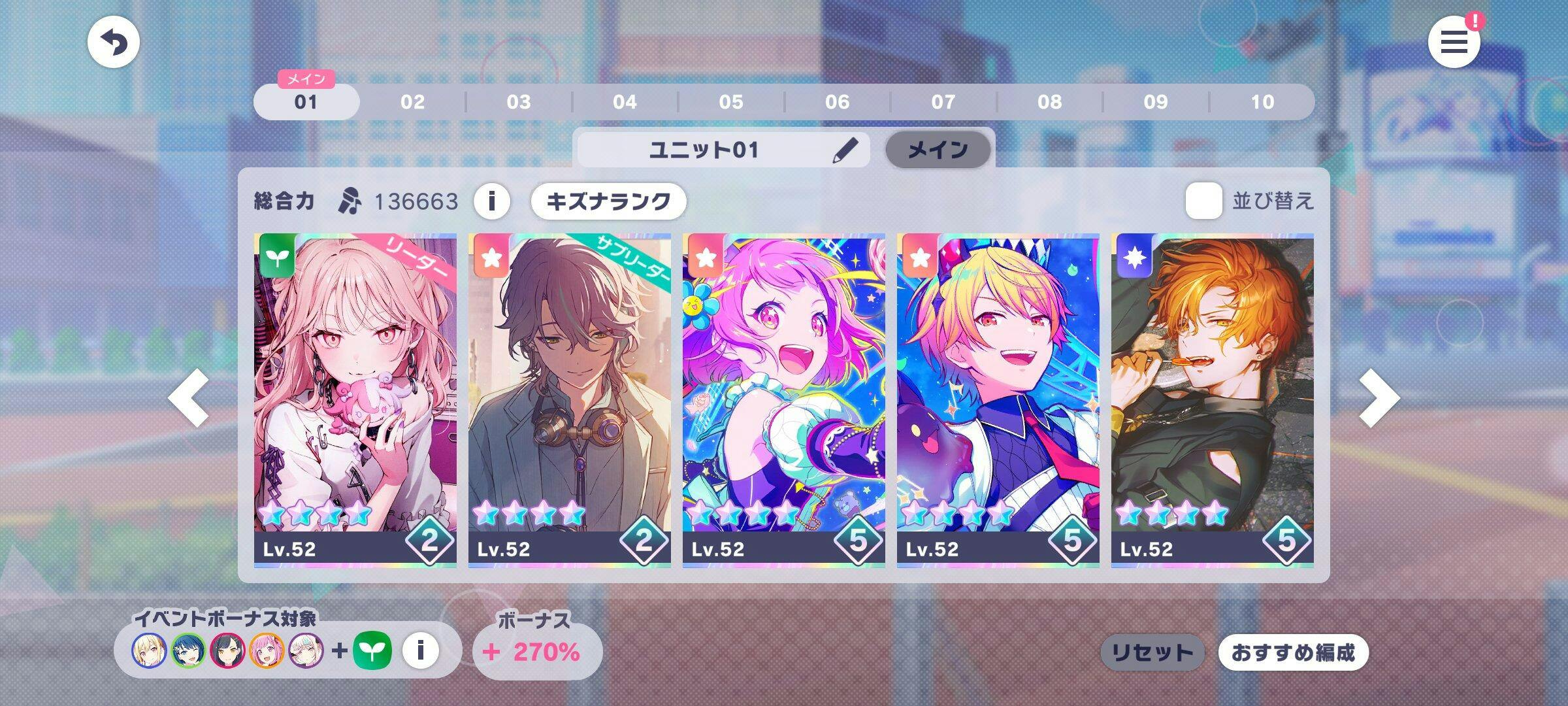Screen dimensions: 1568x706
Task: Show total power info next to 136663
Action: point(491,201)
